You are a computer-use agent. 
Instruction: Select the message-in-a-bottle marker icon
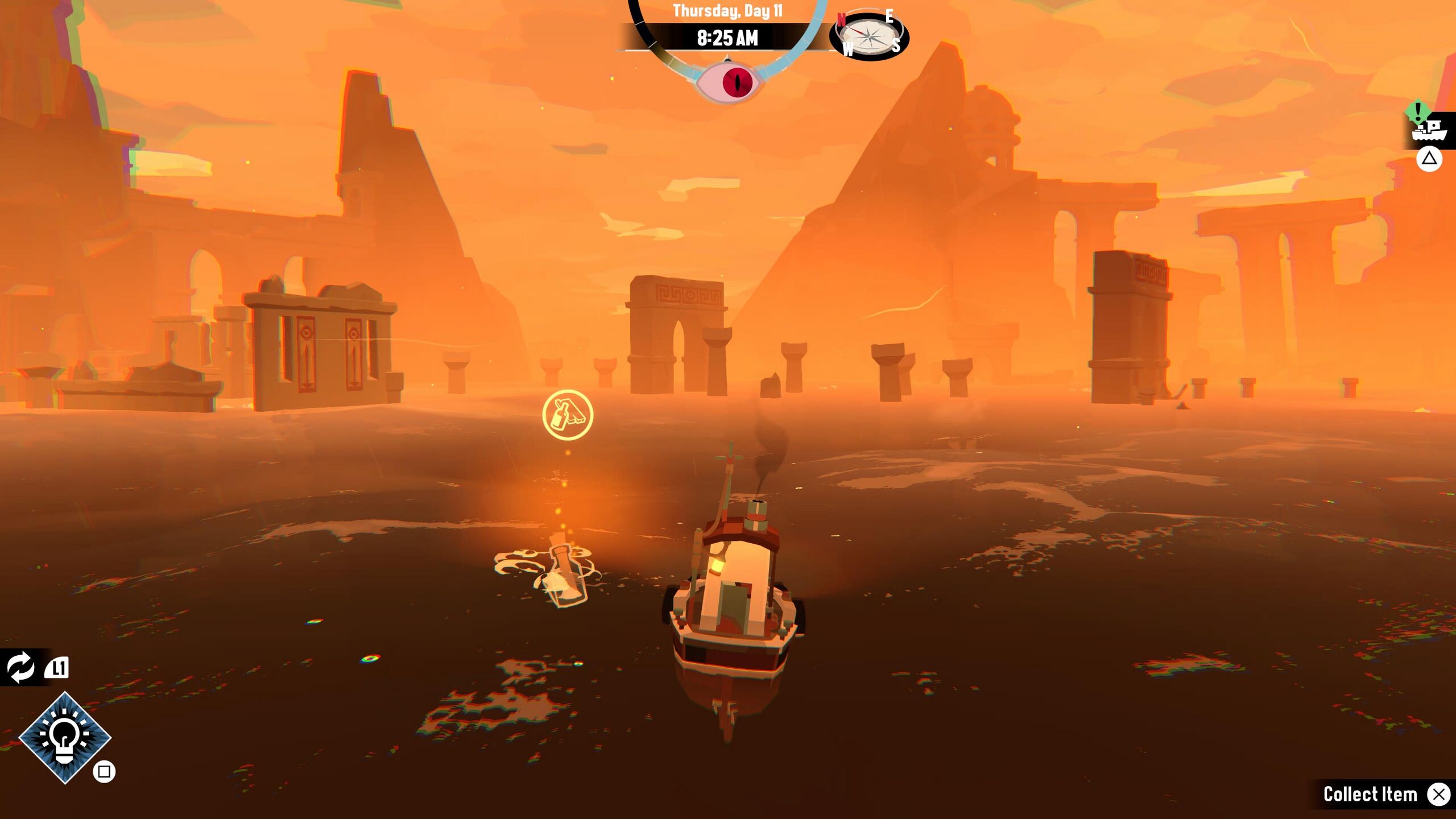[567, 415]
